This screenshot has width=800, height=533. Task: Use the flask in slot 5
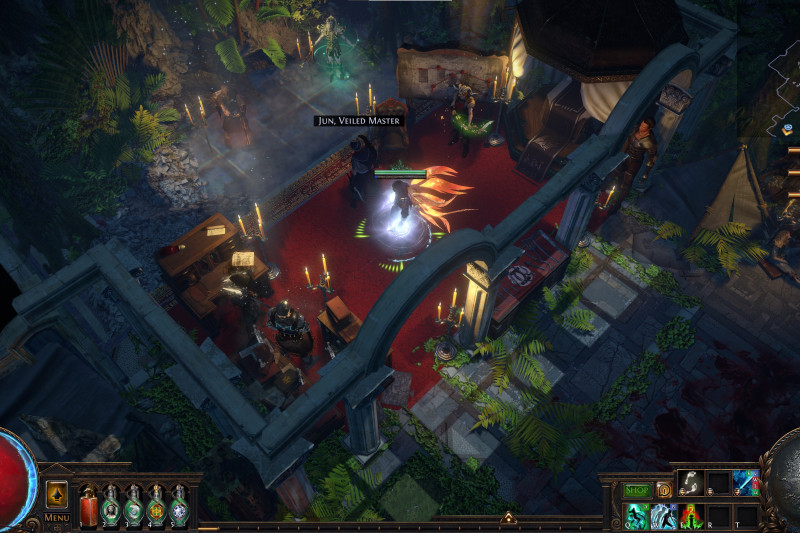tap(178, 505)
